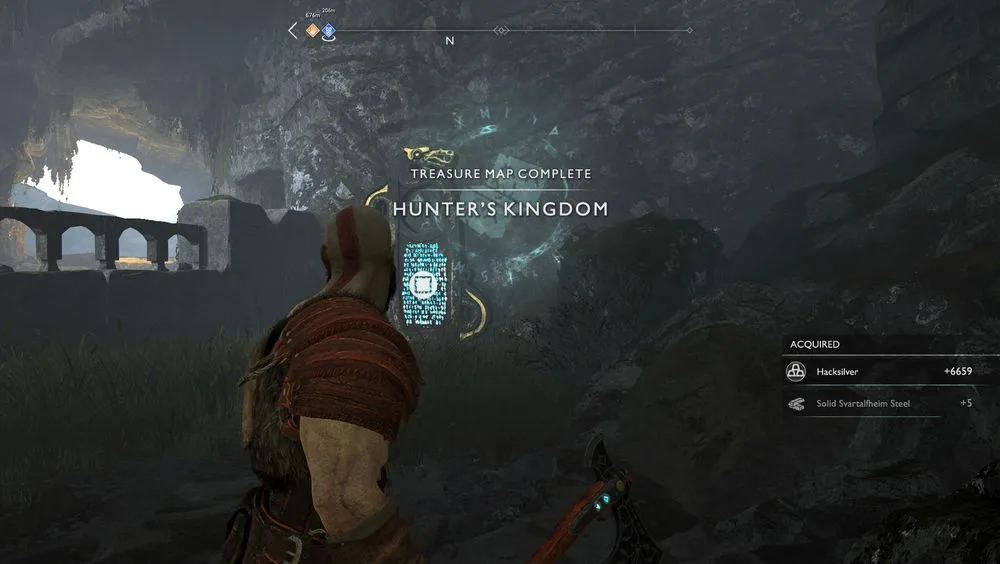Click the left arrow on the compass
Viewport: 1000px width, 564px height.
293,31
